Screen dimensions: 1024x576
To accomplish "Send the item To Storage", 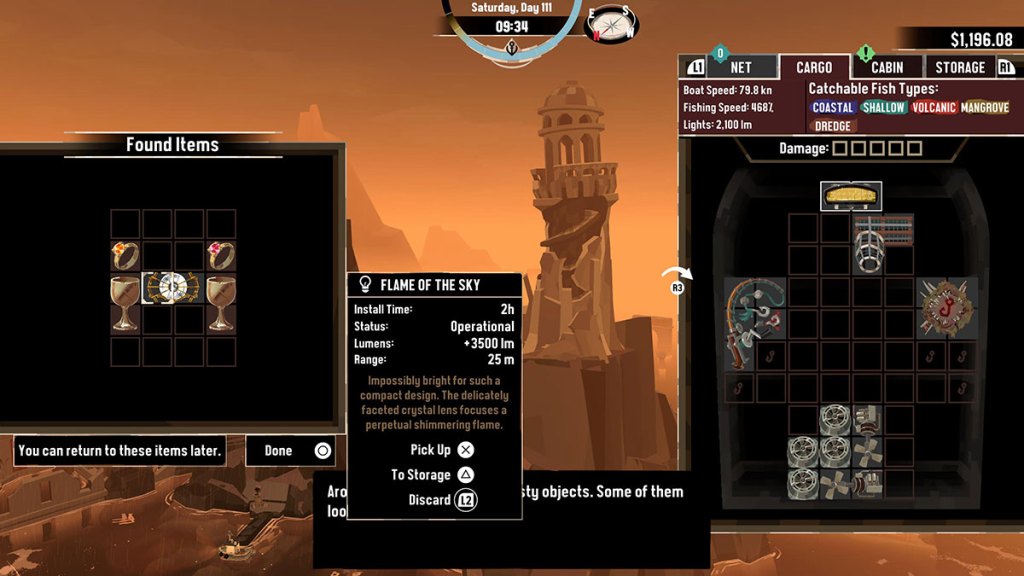I will point(434,475).
